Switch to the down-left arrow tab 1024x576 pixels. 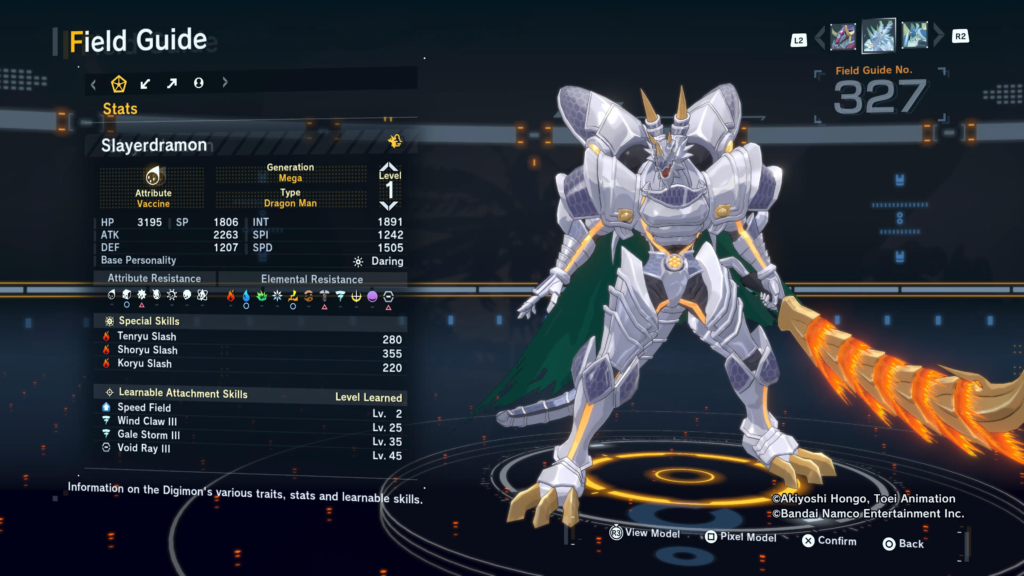pos(146,83)
